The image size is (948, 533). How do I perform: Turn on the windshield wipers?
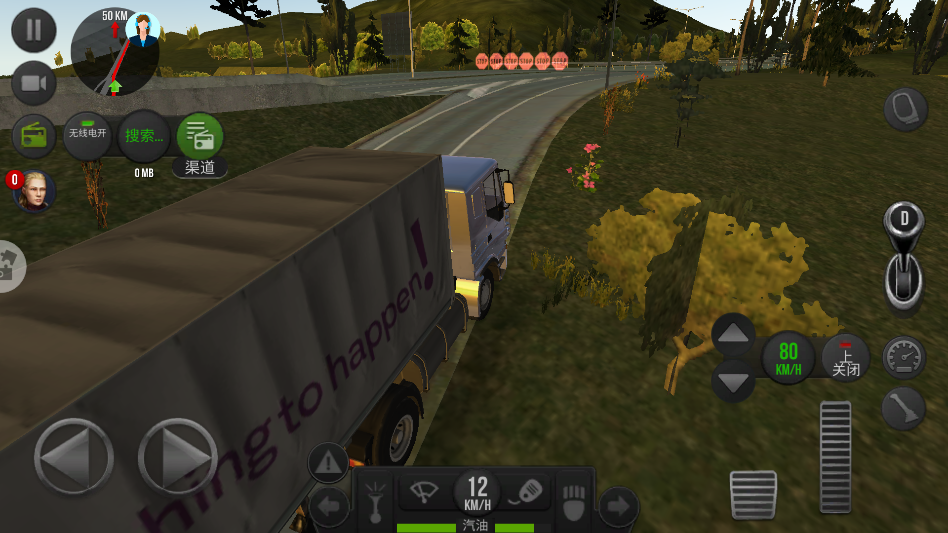425,492
